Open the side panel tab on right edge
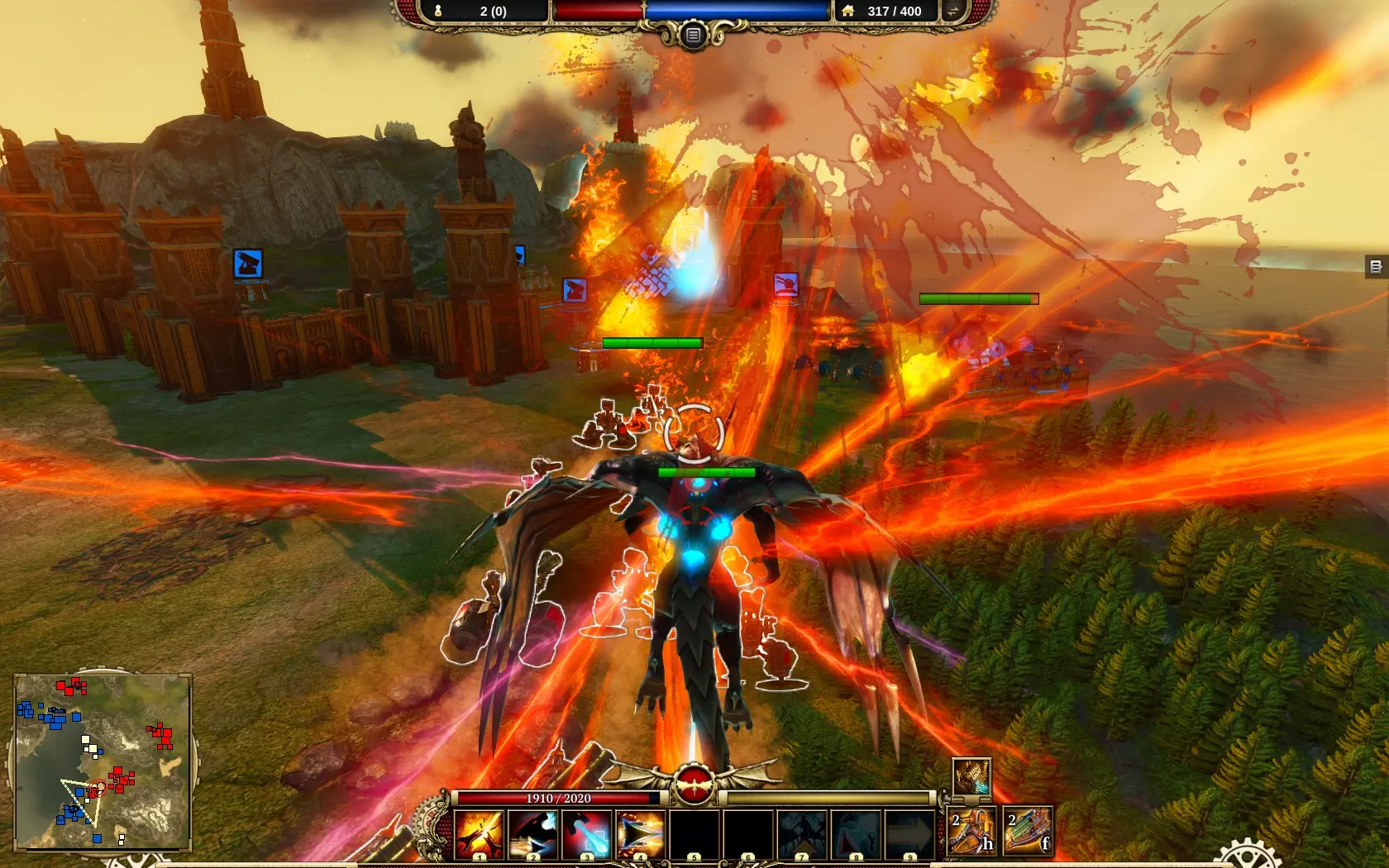 tap(1376, 266)
